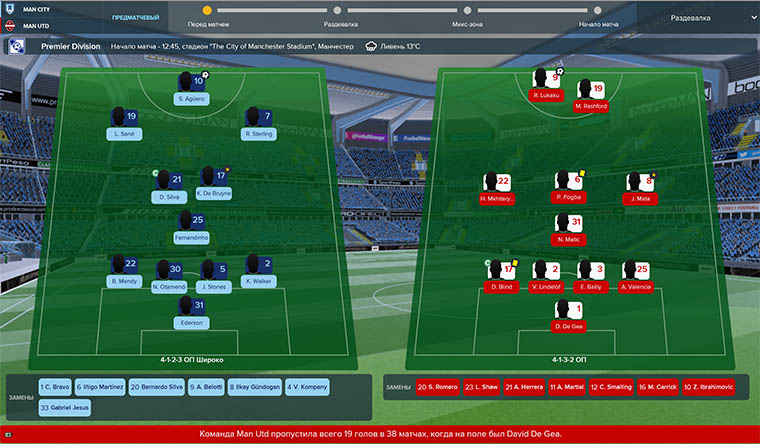Open the Premier Division competition logo
Viewport: 760px width, 444px height.
[17, 46]
